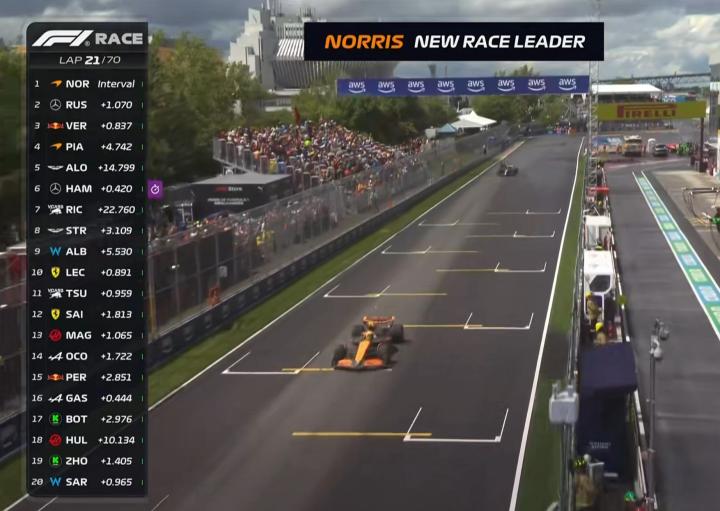Select the RIC driver row
The width and height of the screenshot is (720, 511).
(87, 209)
